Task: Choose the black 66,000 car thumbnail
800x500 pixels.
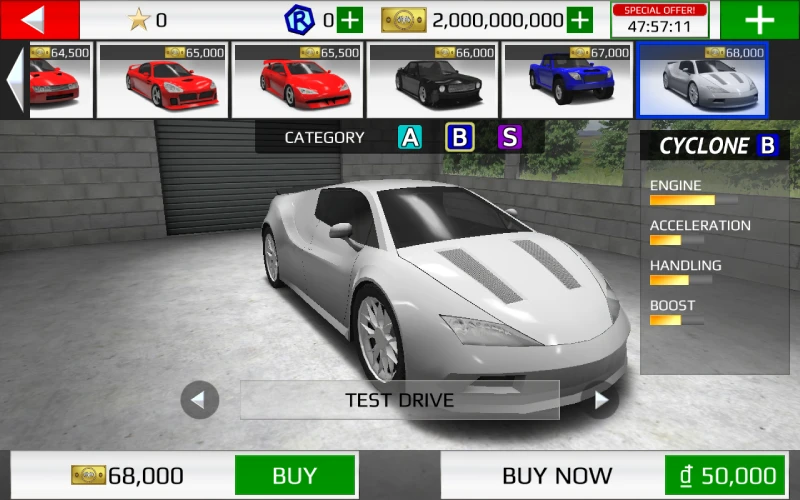Action: tap(433, 79)
